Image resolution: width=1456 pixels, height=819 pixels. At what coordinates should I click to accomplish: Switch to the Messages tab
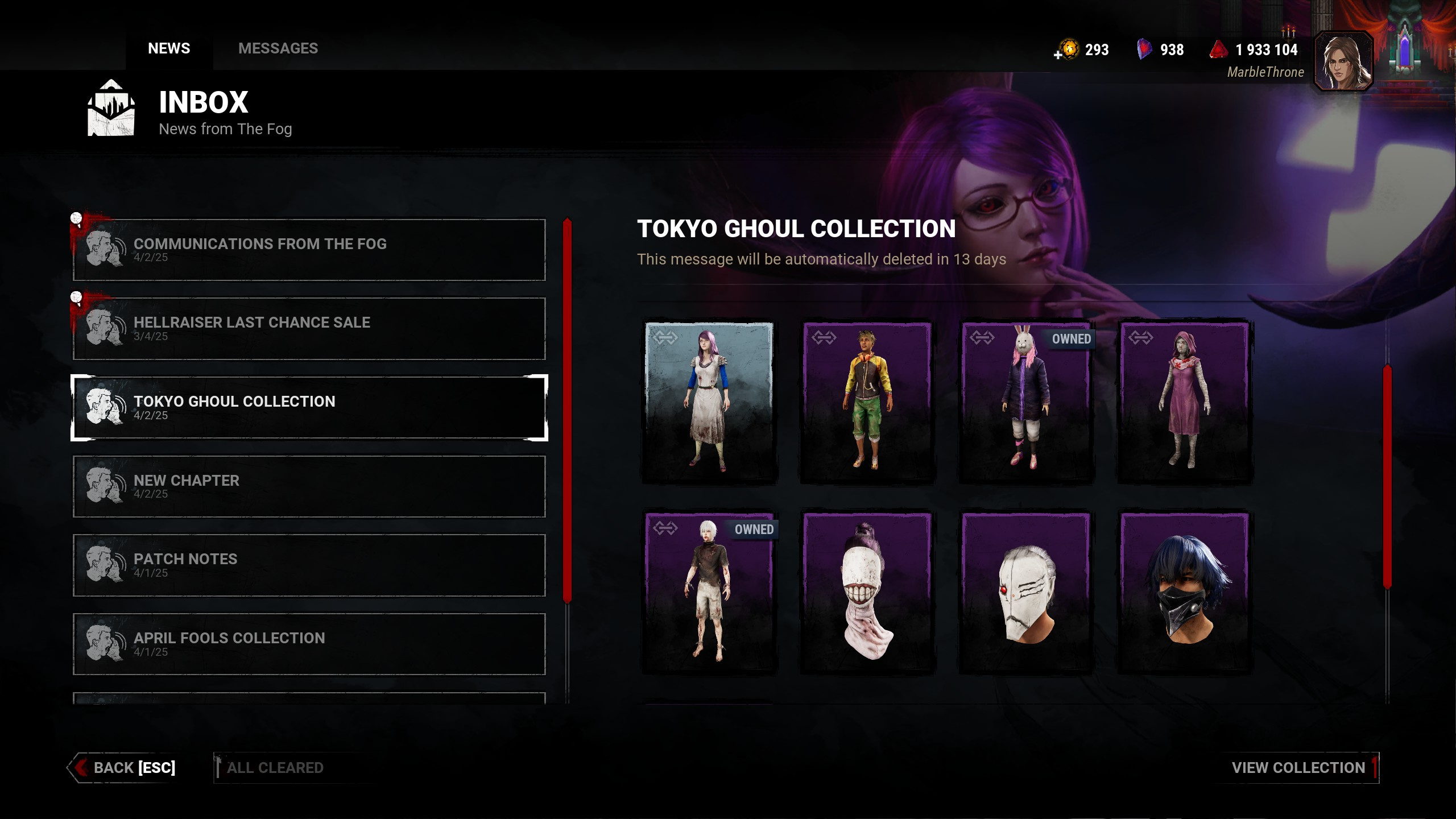(x=278, y=48)
